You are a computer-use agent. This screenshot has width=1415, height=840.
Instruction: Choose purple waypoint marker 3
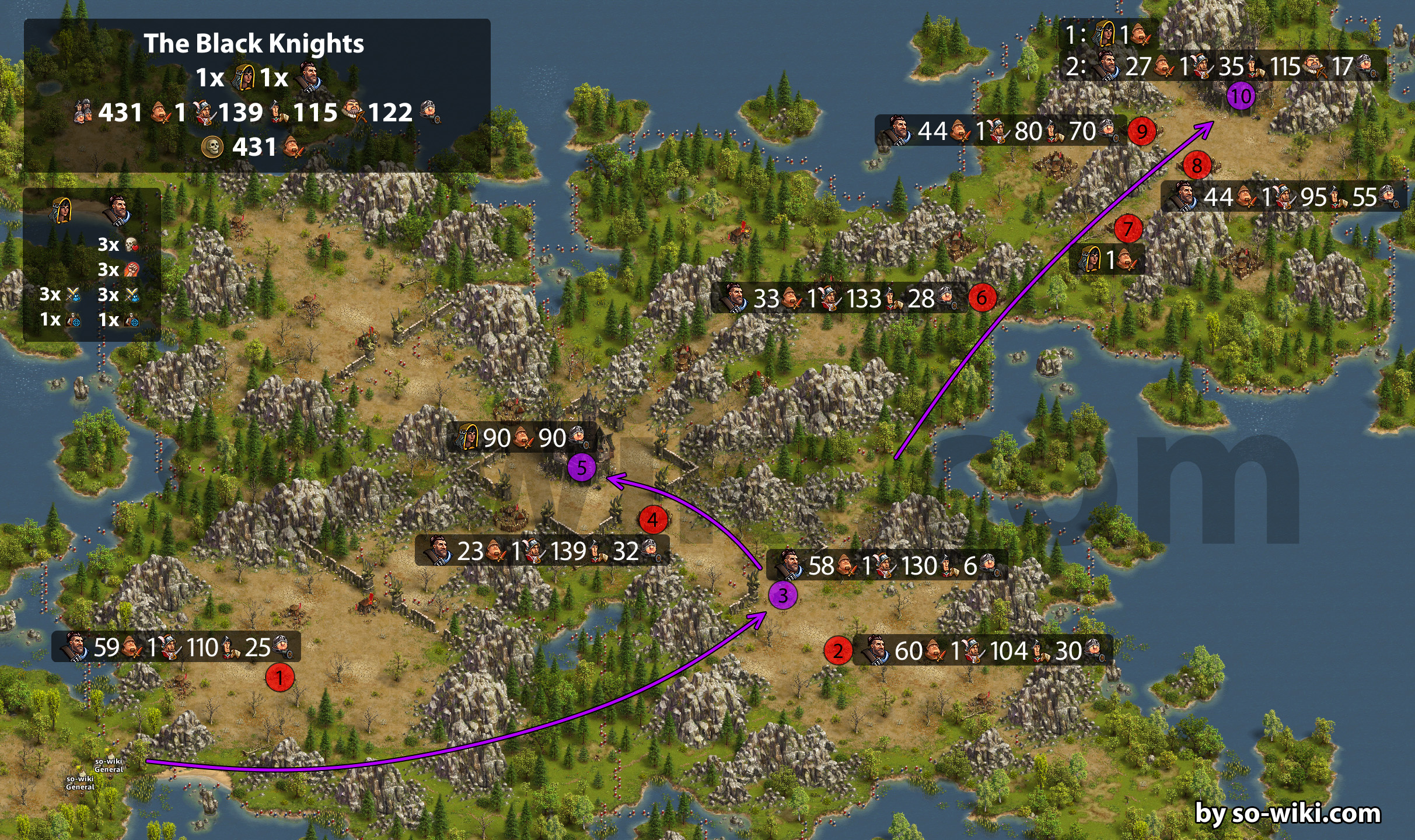pyautogui.click(x=782, y=595)
